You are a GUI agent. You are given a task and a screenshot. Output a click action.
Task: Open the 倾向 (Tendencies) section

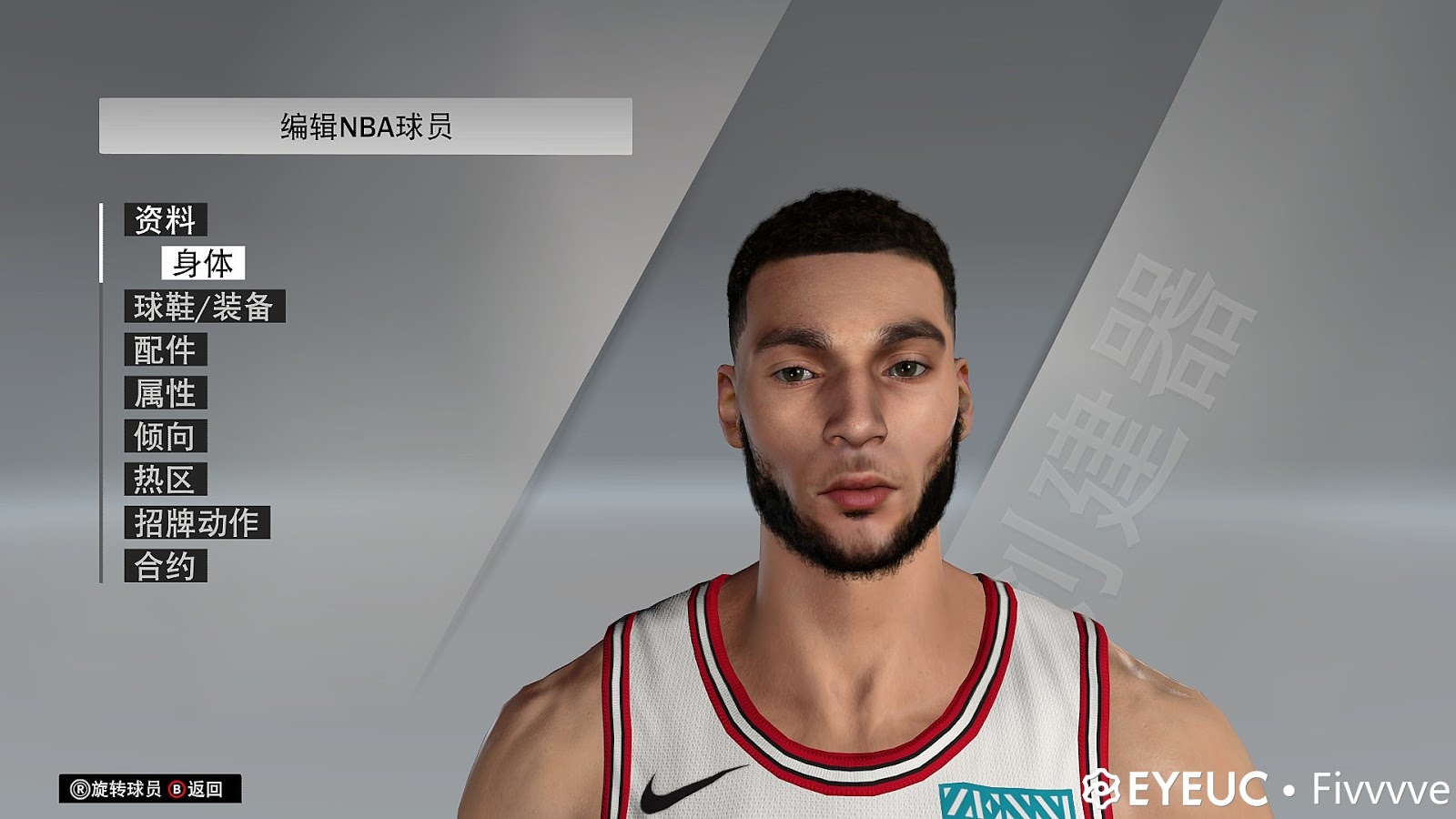(166, 437)
